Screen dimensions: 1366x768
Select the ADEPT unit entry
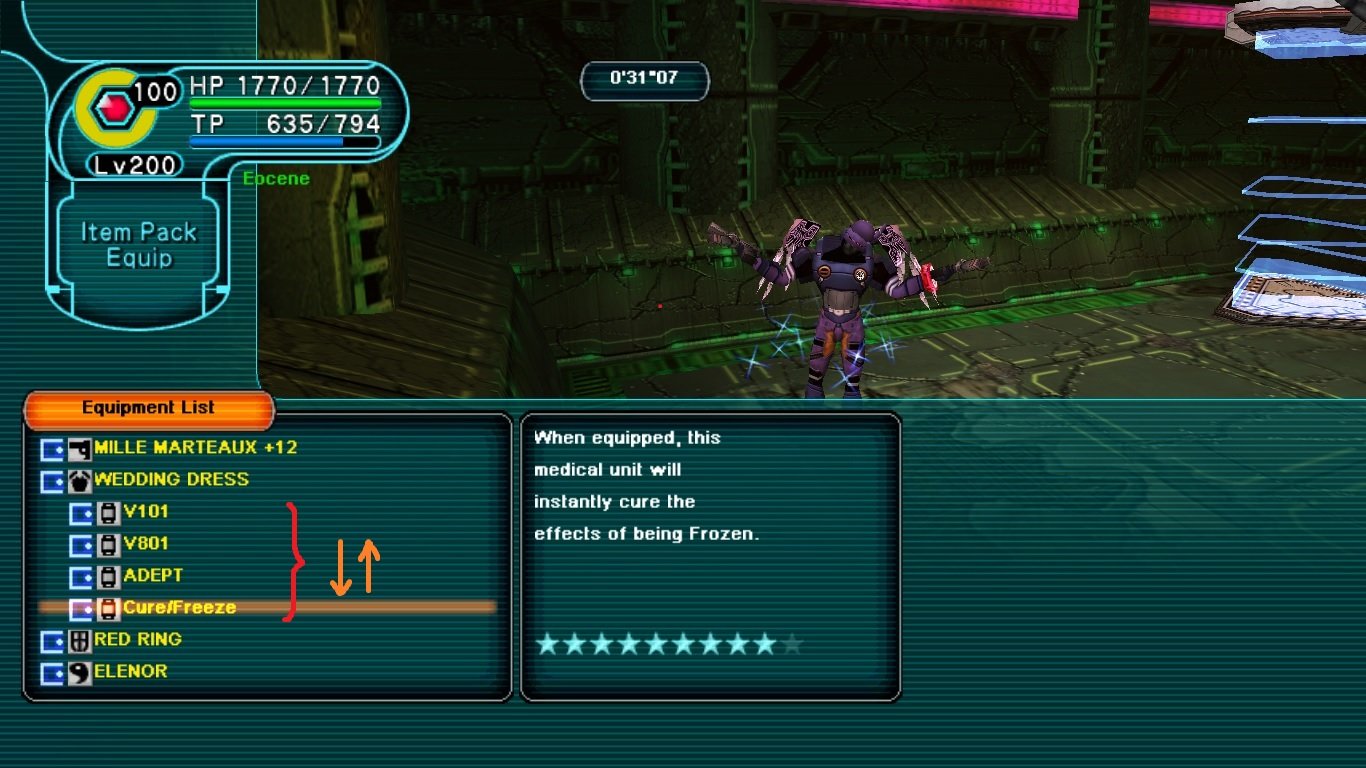(x=153, y=576)
